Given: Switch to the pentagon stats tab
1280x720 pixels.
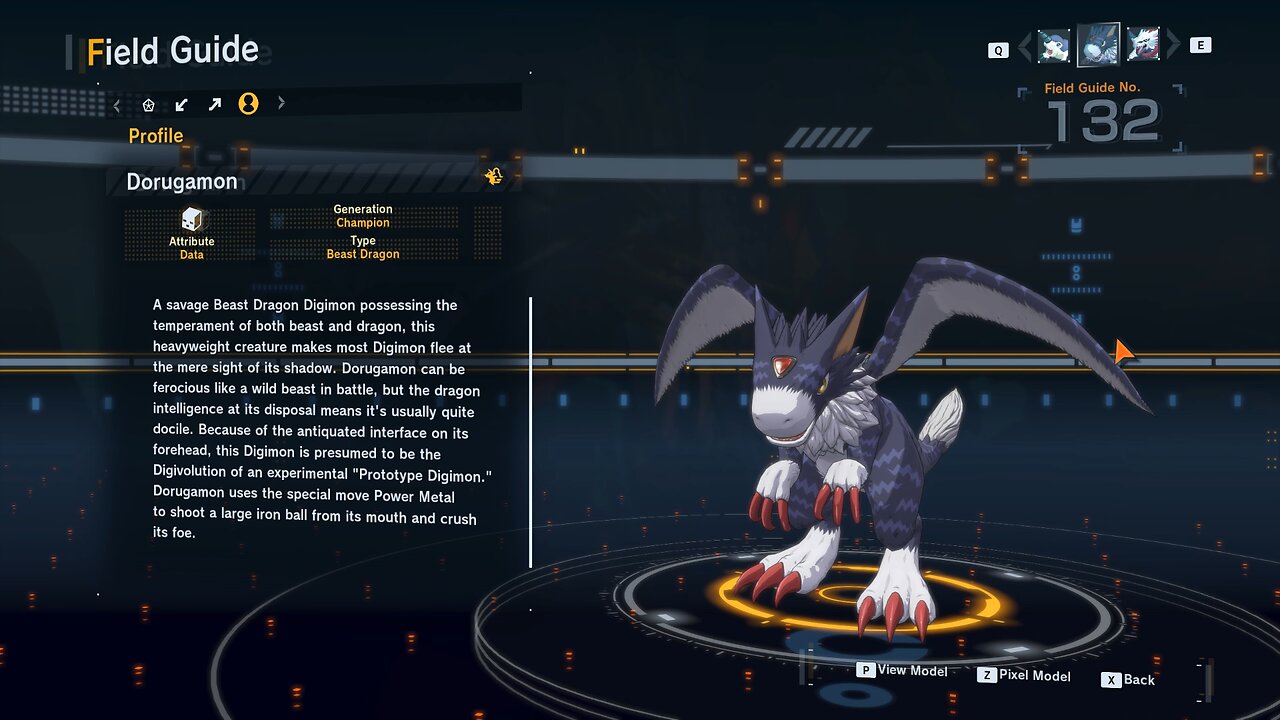Looking at the screenshot, I should click(x=149, y=104).
